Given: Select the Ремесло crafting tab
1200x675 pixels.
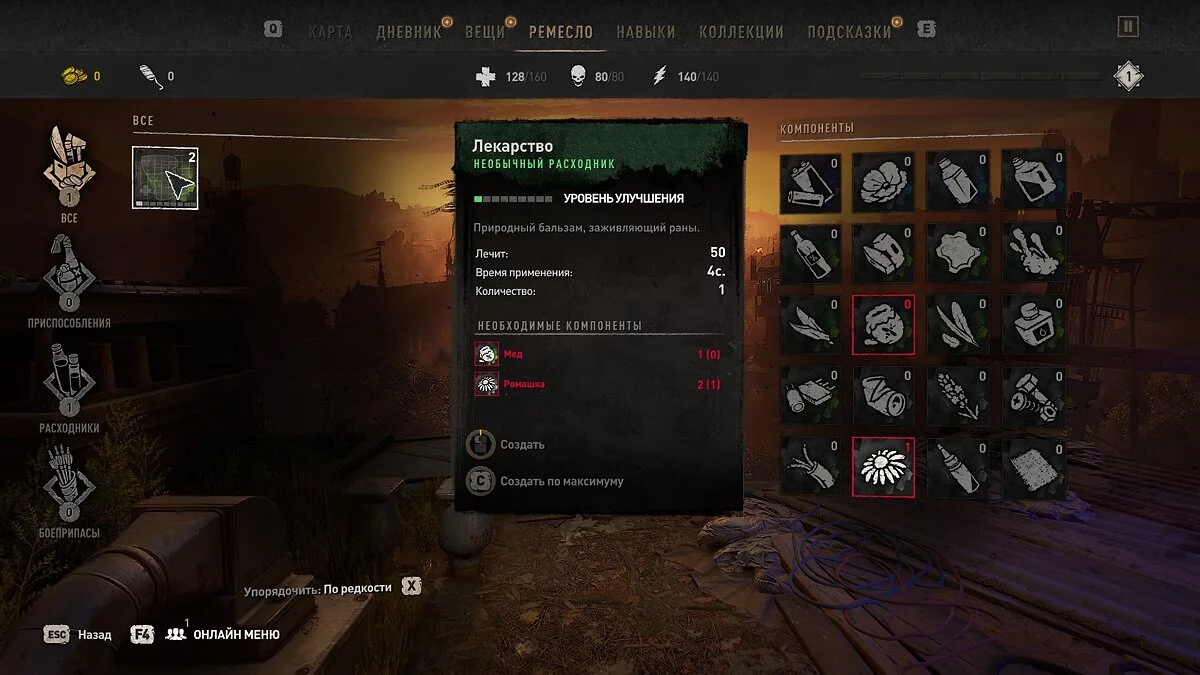Looking at the screenshot, I should click(561, 31).
